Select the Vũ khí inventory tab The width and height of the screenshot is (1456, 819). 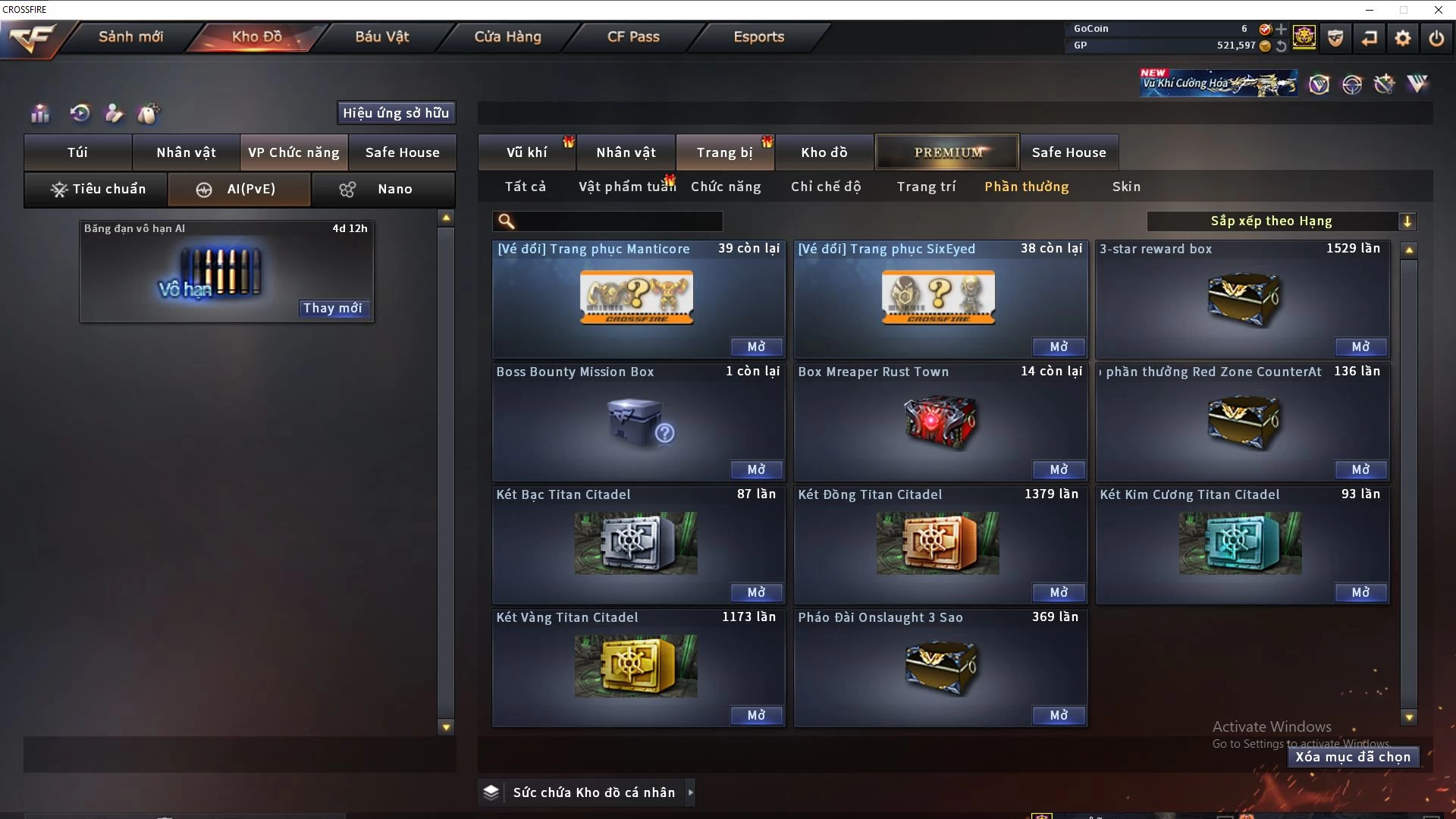coord(526,152)
